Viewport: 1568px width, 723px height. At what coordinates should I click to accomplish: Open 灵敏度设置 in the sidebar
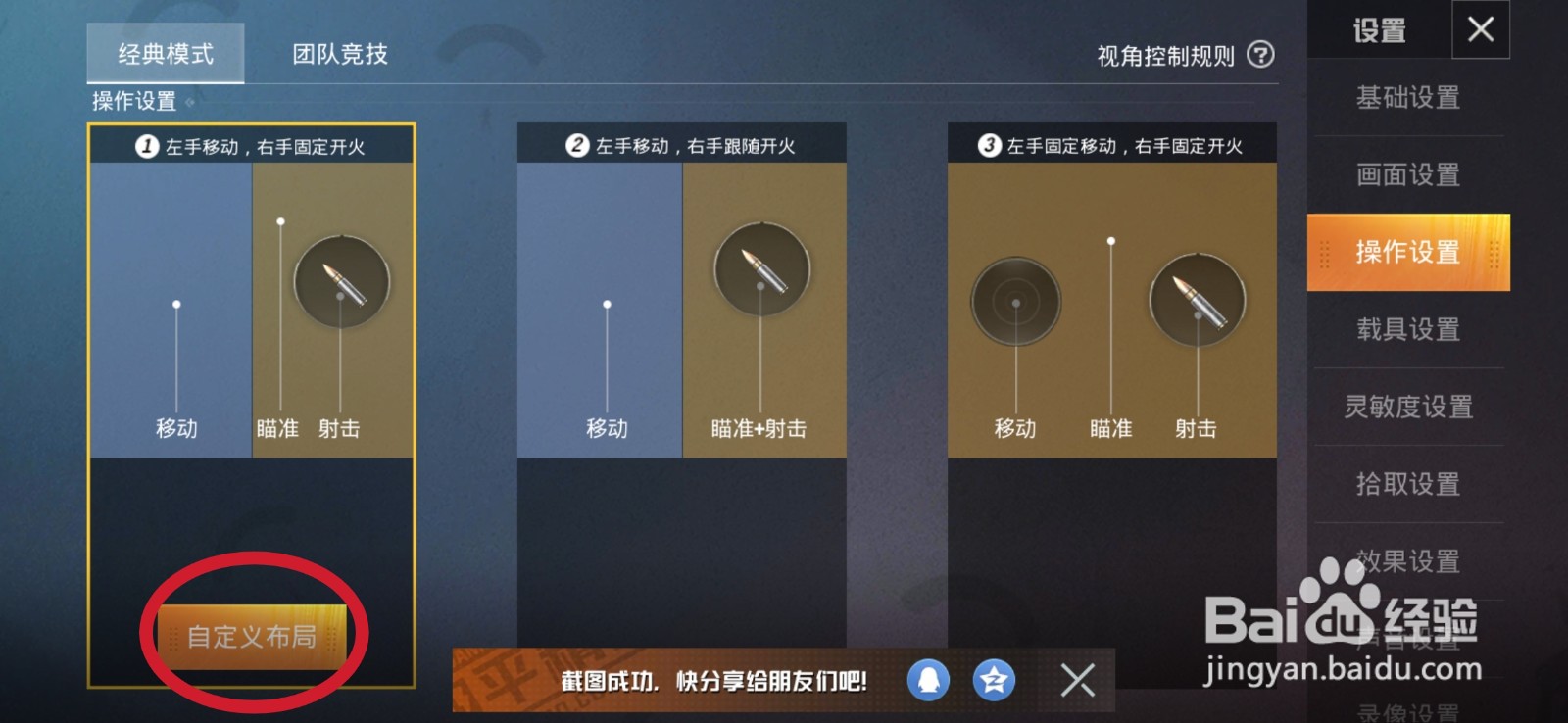click(1408, 406)
